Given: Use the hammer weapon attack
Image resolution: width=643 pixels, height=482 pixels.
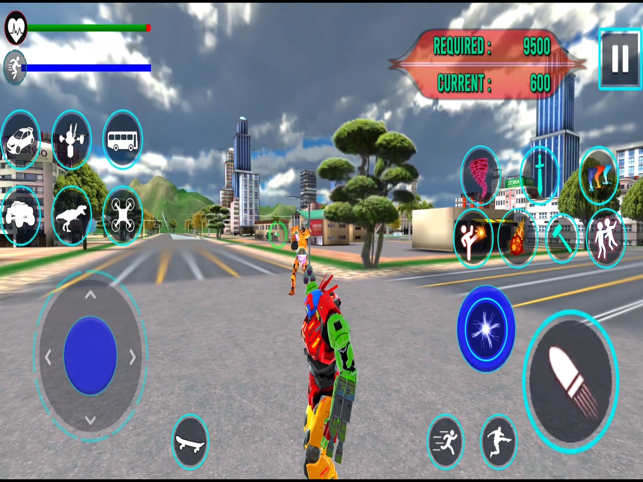Looking at the screenshot, I should (561, 239).
